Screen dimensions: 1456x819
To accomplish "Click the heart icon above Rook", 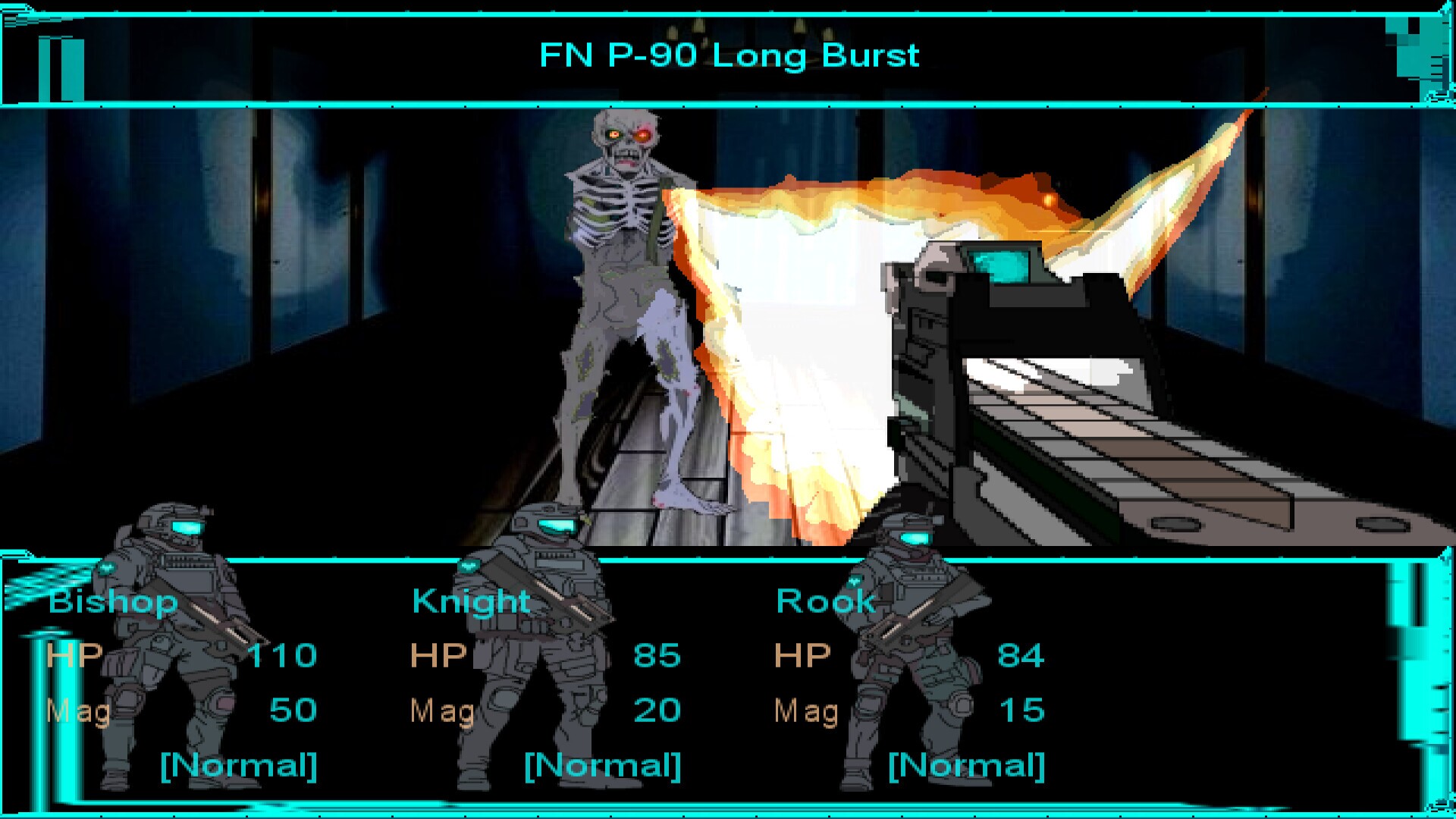I will point(855,582).
